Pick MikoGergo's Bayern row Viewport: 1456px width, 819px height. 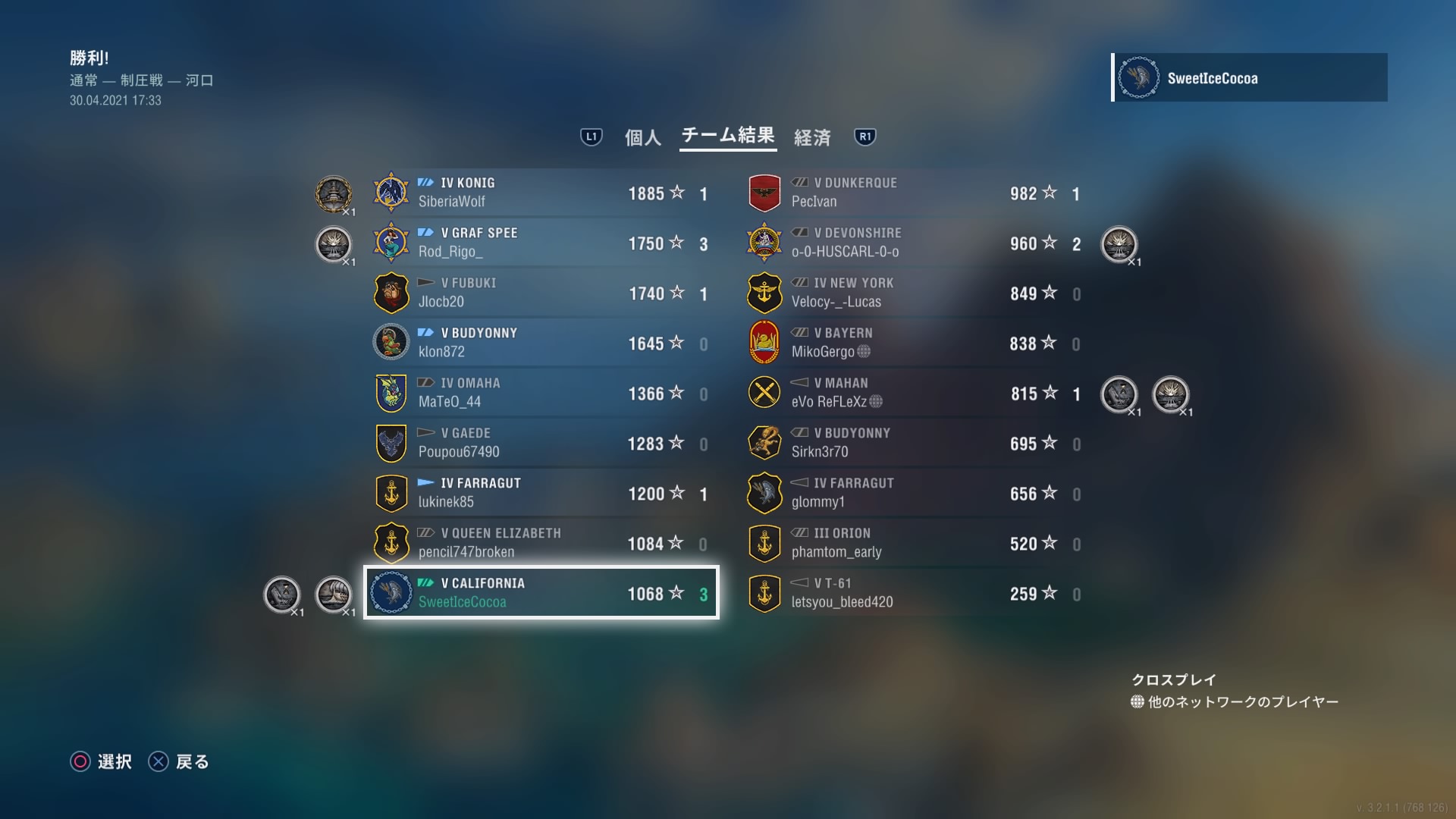[915, 343]
